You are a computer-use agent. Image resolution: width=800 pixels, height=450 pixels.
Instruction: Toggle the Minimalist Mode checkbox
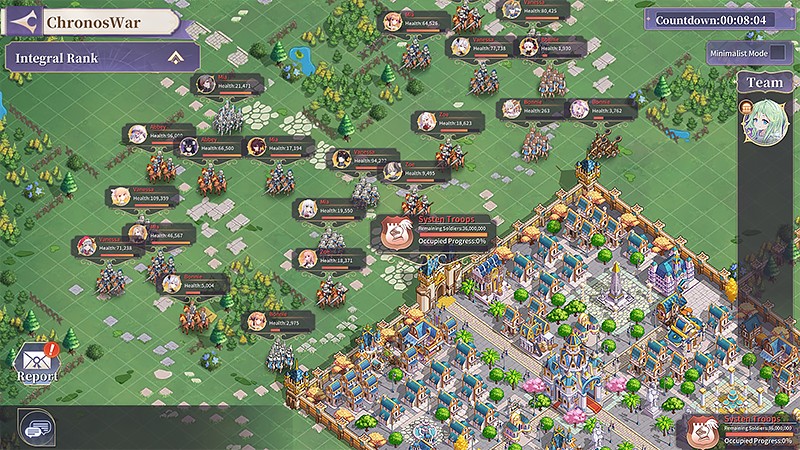(x=779, y=53)
